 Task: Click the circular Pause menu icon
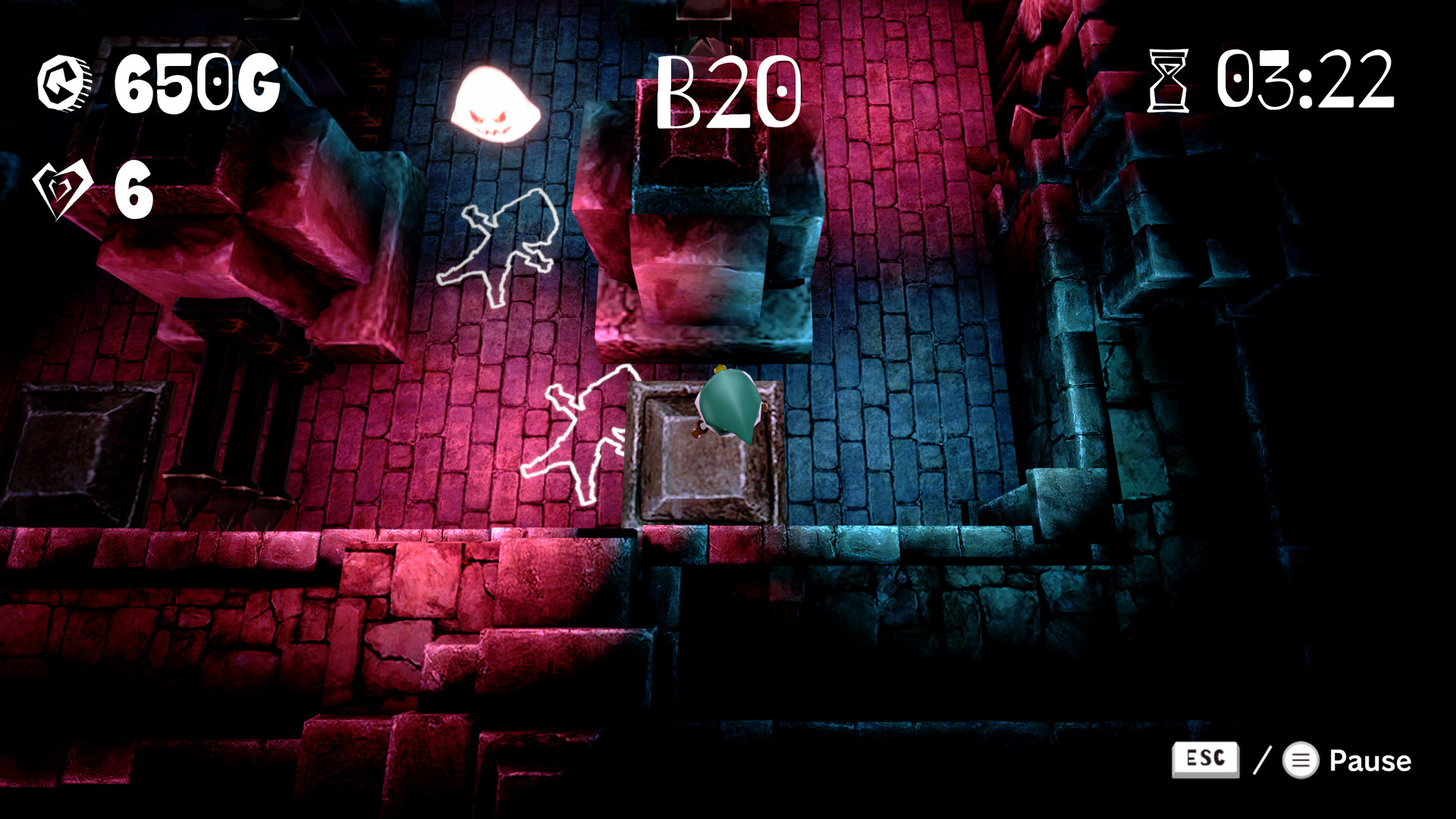tap(1301, 761)
